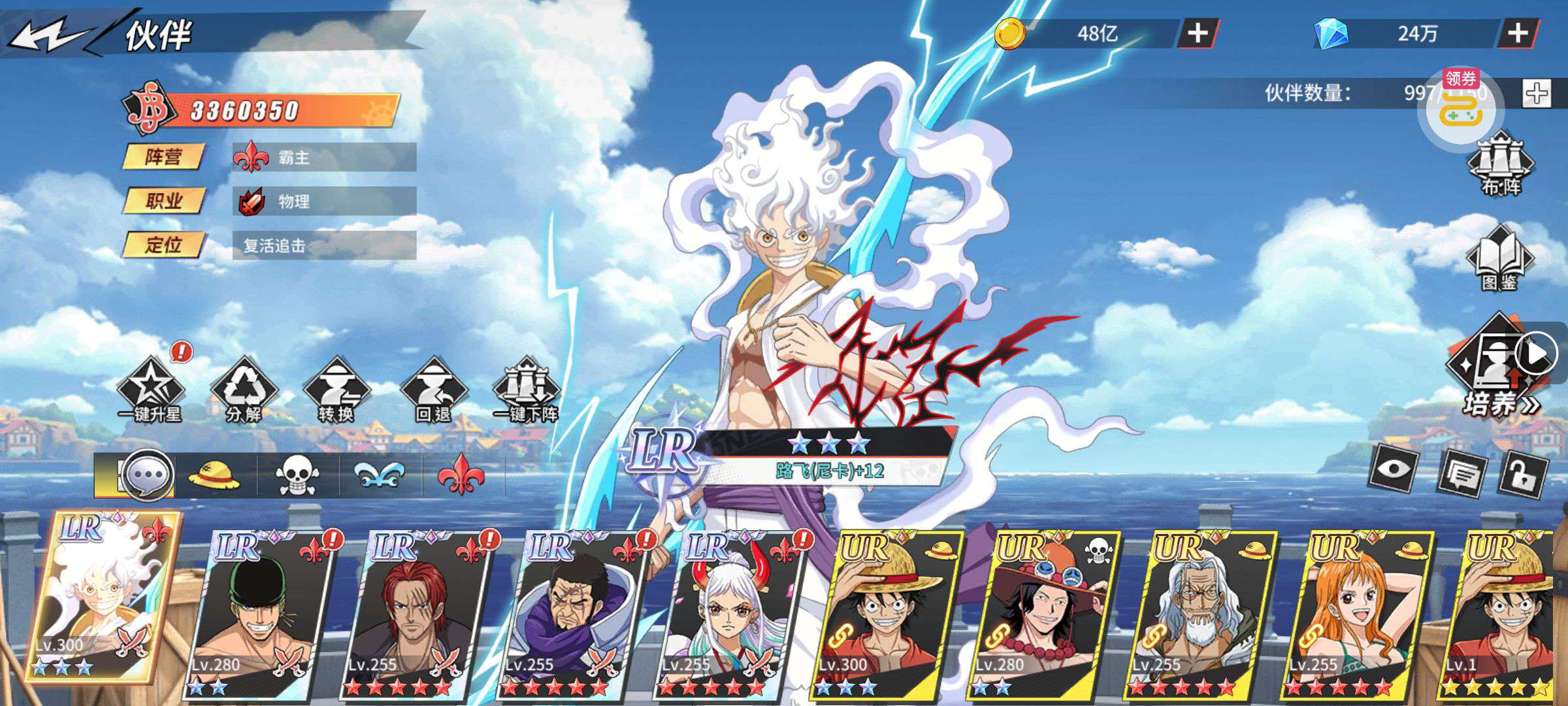Filter partners by skull faction

click(x=297, y=475)
